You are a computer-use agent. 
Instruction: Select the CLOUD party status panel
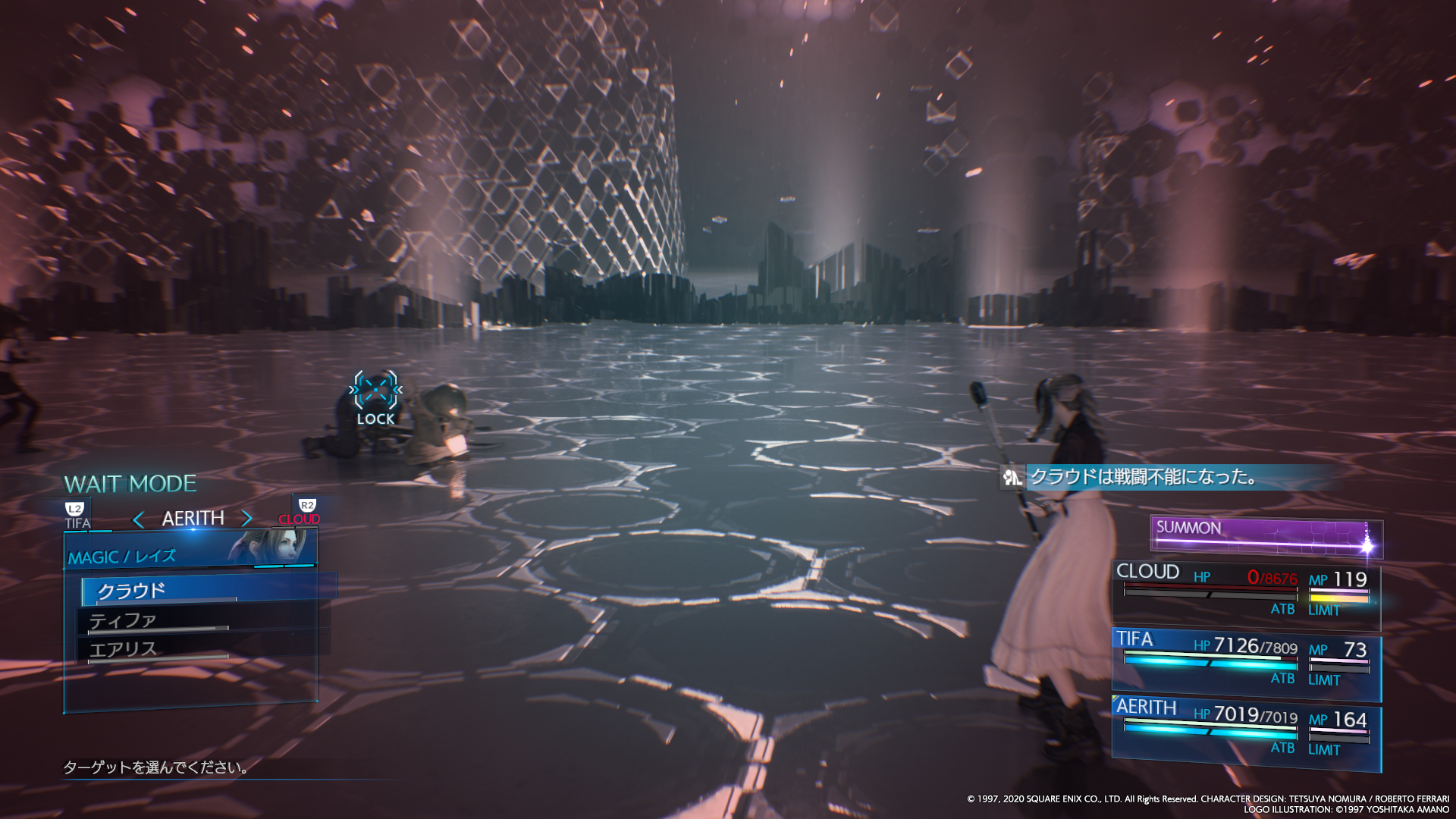tap(1245, 595)
